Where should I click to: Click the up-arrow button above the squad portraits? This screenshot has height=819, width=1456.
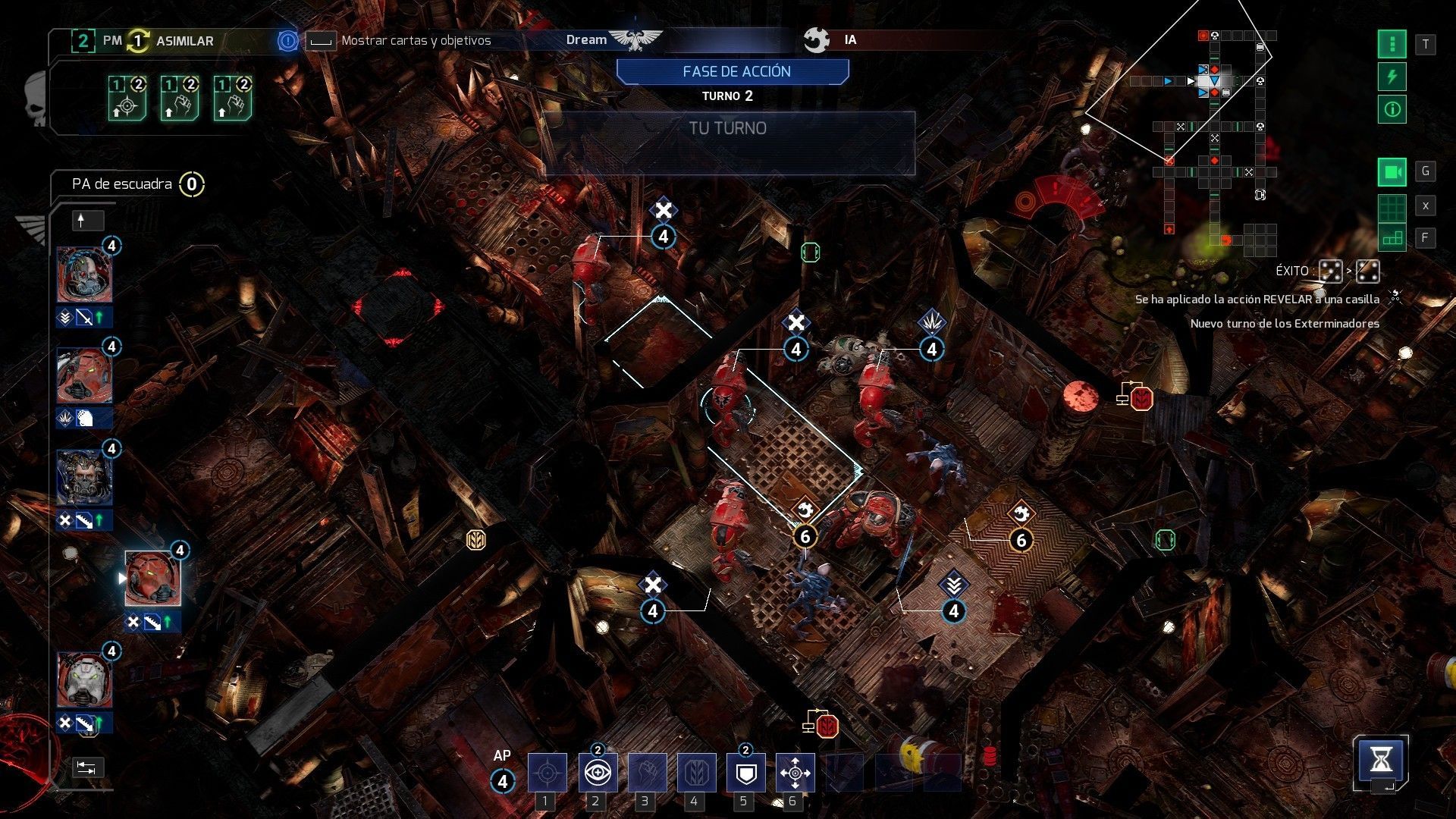point(87,221)
